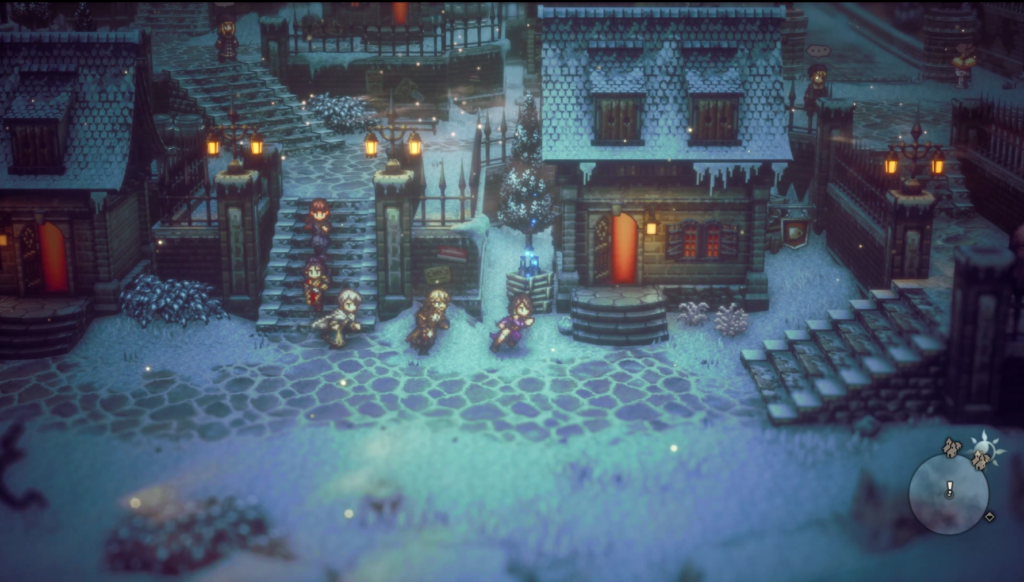Viewport: 1024px width, 582px height.
Task: Click the circular minimap radar
Action: tap(948, 494)
